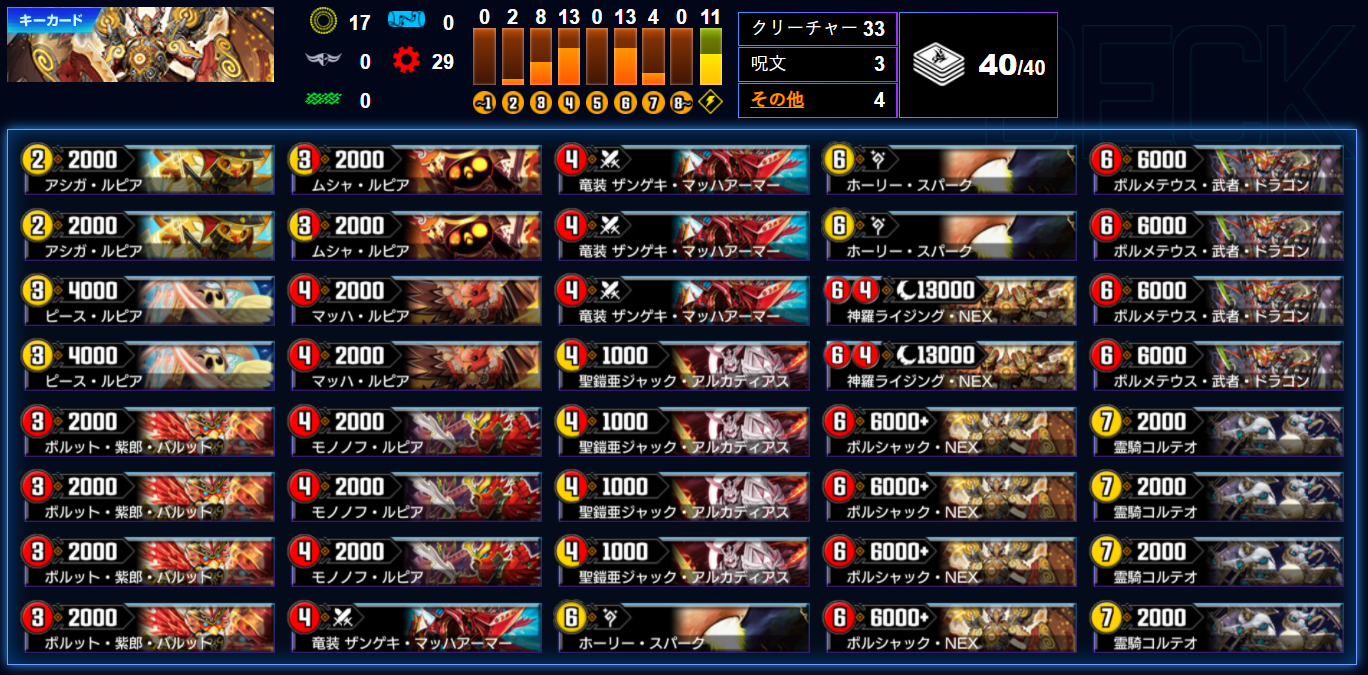
Task: Open the キーカード key card thumbnail
Action: (x=140, y=46)
